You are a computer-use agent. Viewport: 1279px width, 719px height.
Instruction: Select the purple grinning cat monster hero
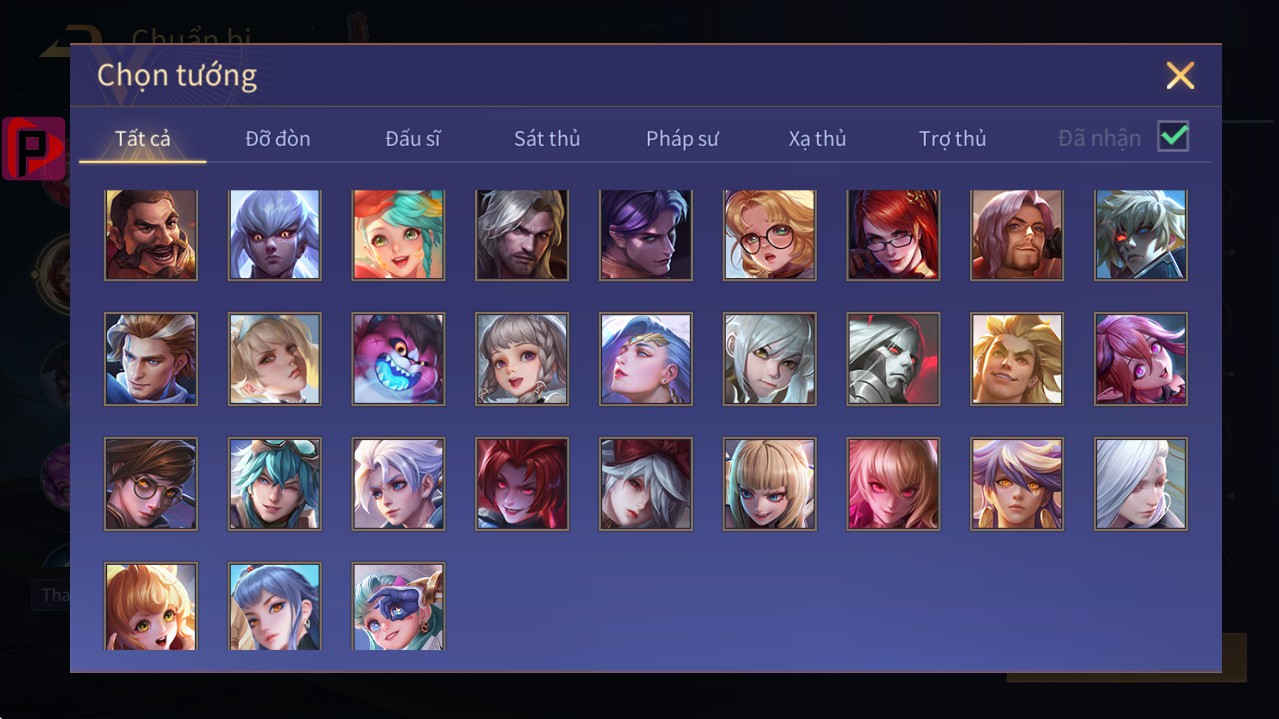(398, 359)
